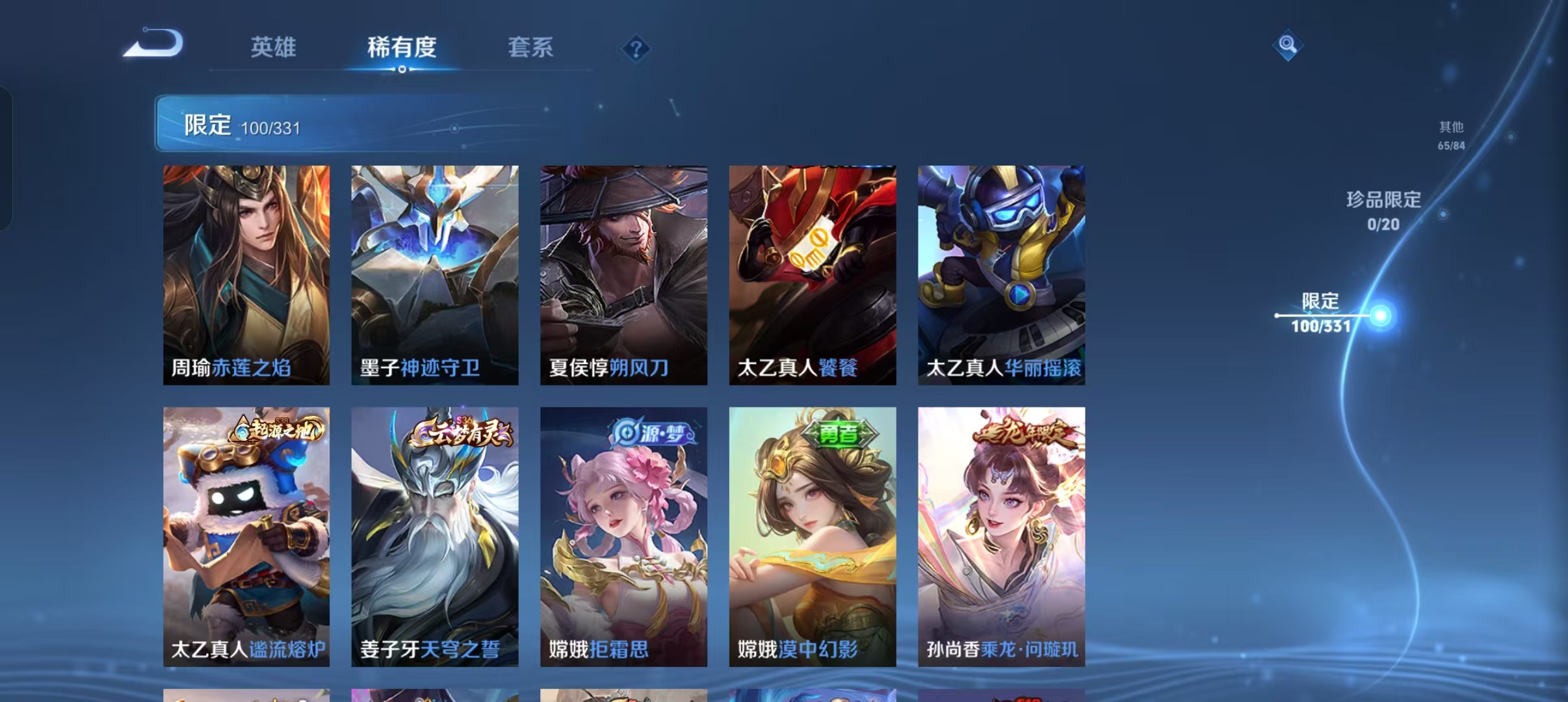This screenshot has height=702, width=1568.
Task: Switch to the 套系 tab
Action: coord(531,47)
